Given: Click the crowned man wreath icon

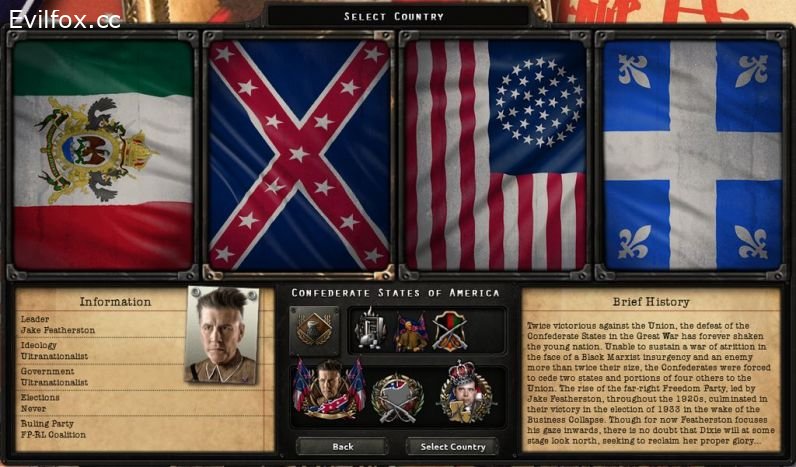Looking at the screenshot, I should 465,392.
